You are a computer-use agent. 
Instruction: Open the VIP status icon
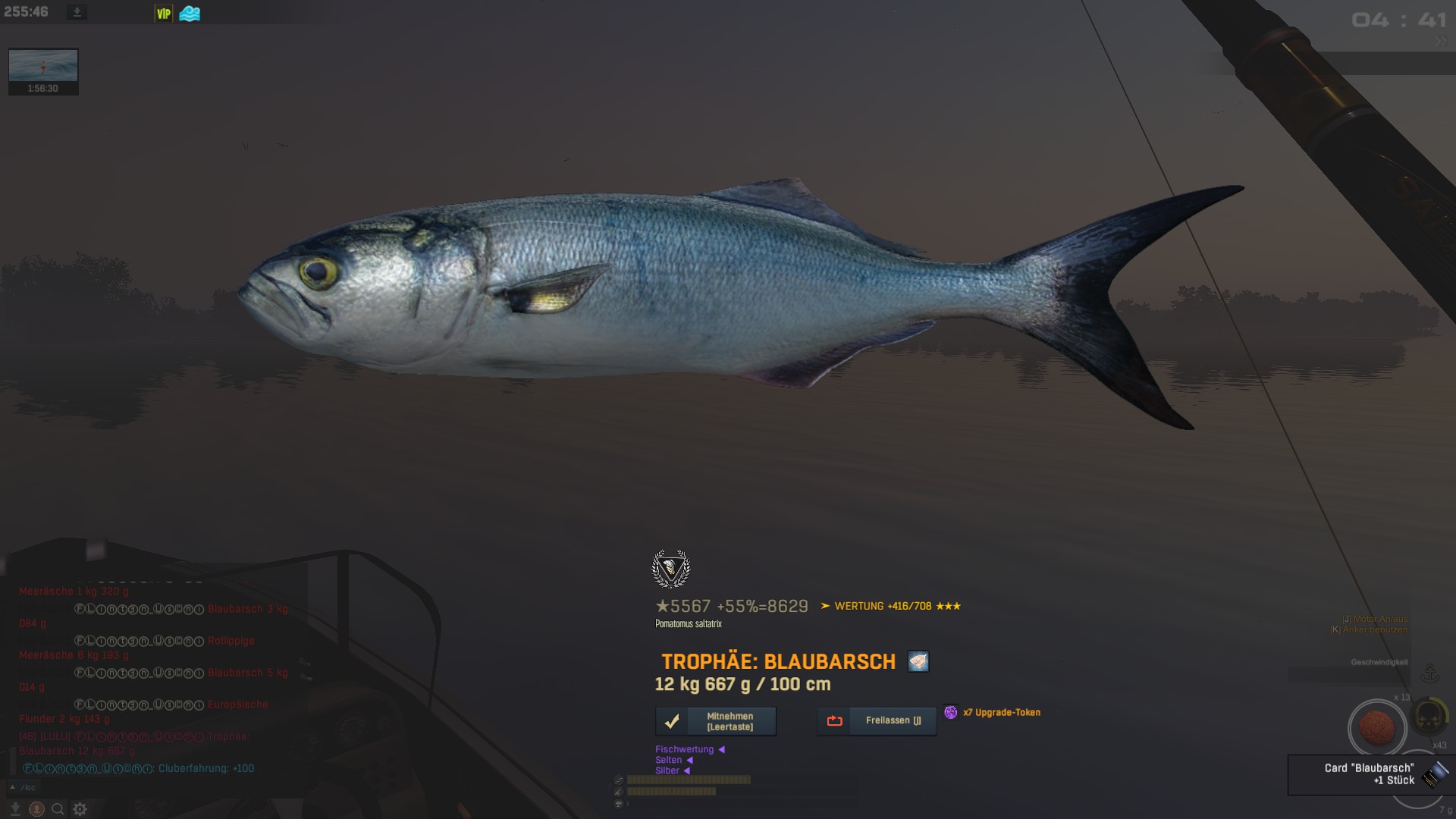coord(163,14)
